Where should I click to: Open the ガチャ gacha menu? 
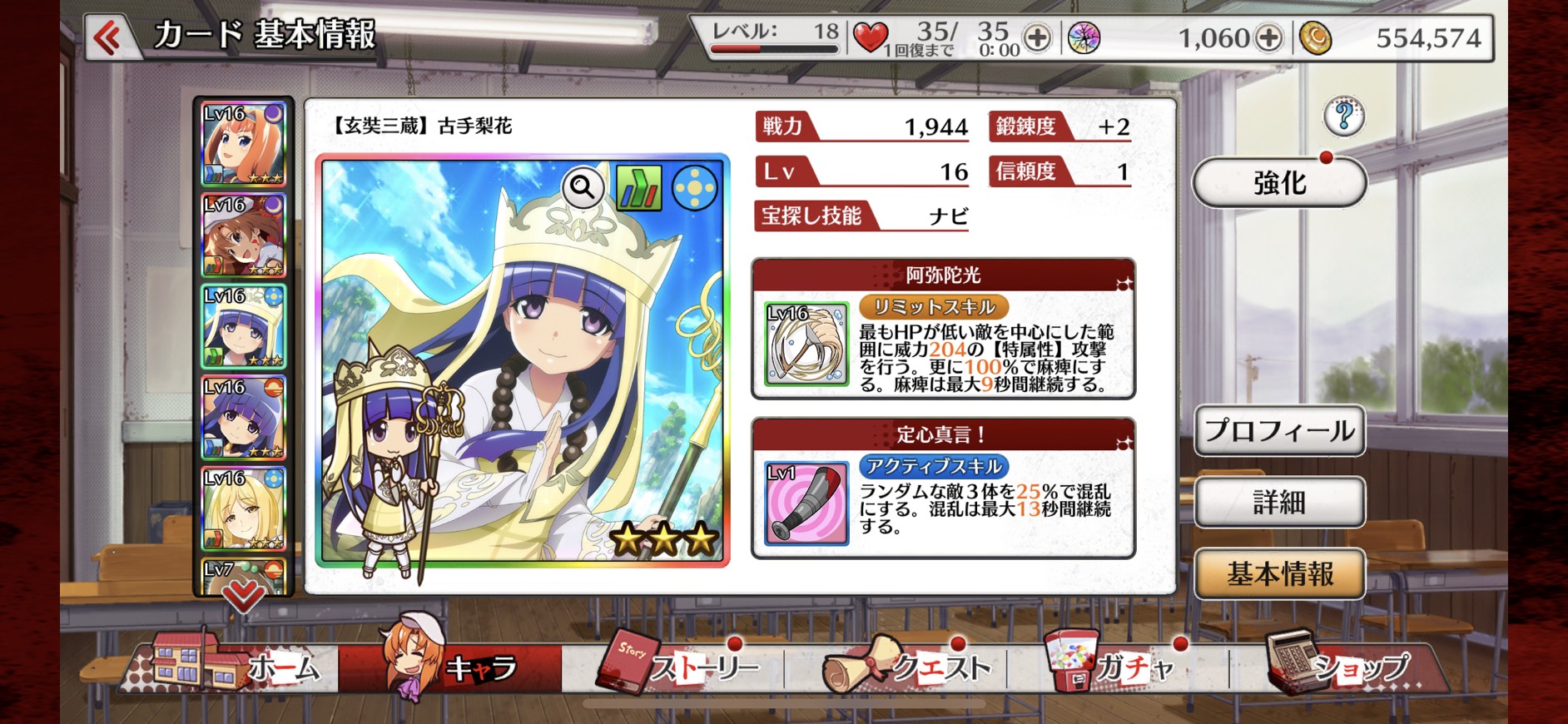[1115, 667]
